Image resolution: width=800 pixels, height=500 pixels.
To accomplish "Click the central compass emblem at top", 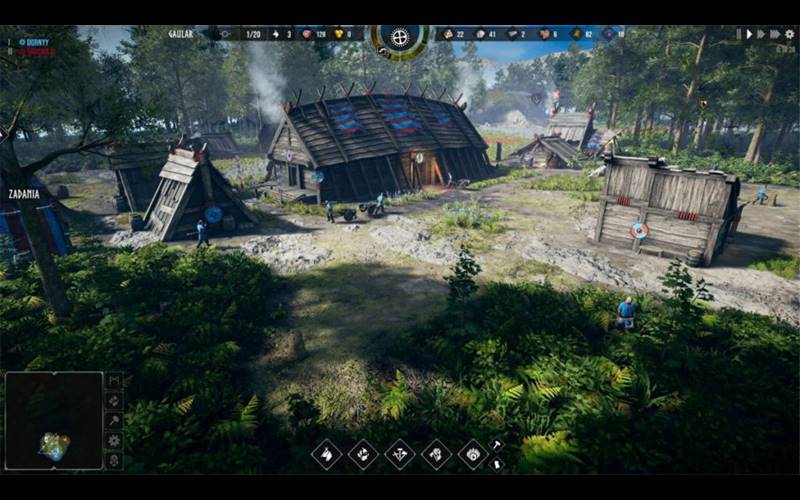I will (x=400, y=37).
